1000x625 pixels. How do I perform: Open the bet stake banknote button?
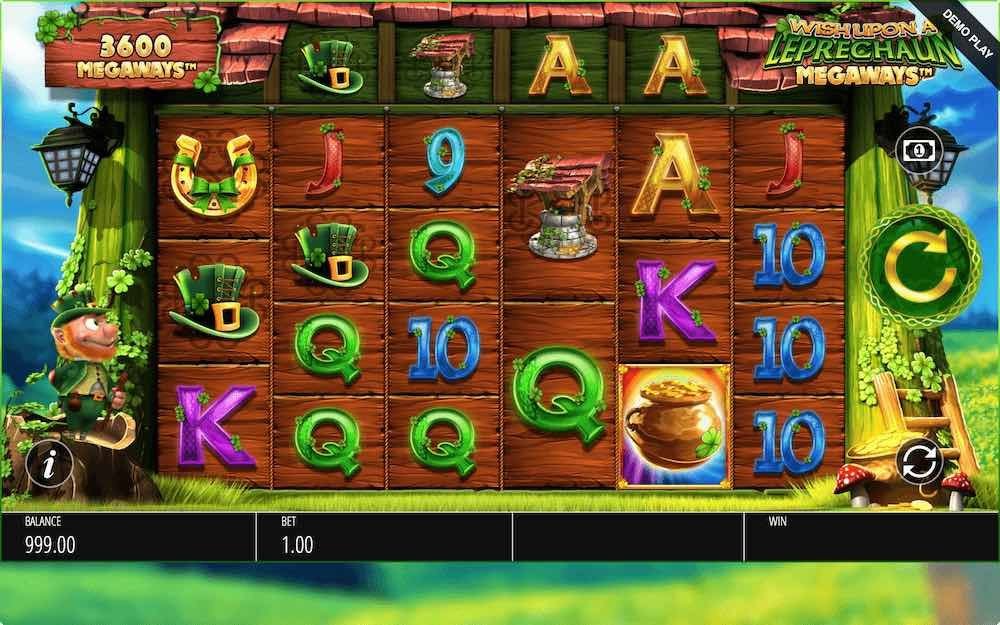coord(919,150)
